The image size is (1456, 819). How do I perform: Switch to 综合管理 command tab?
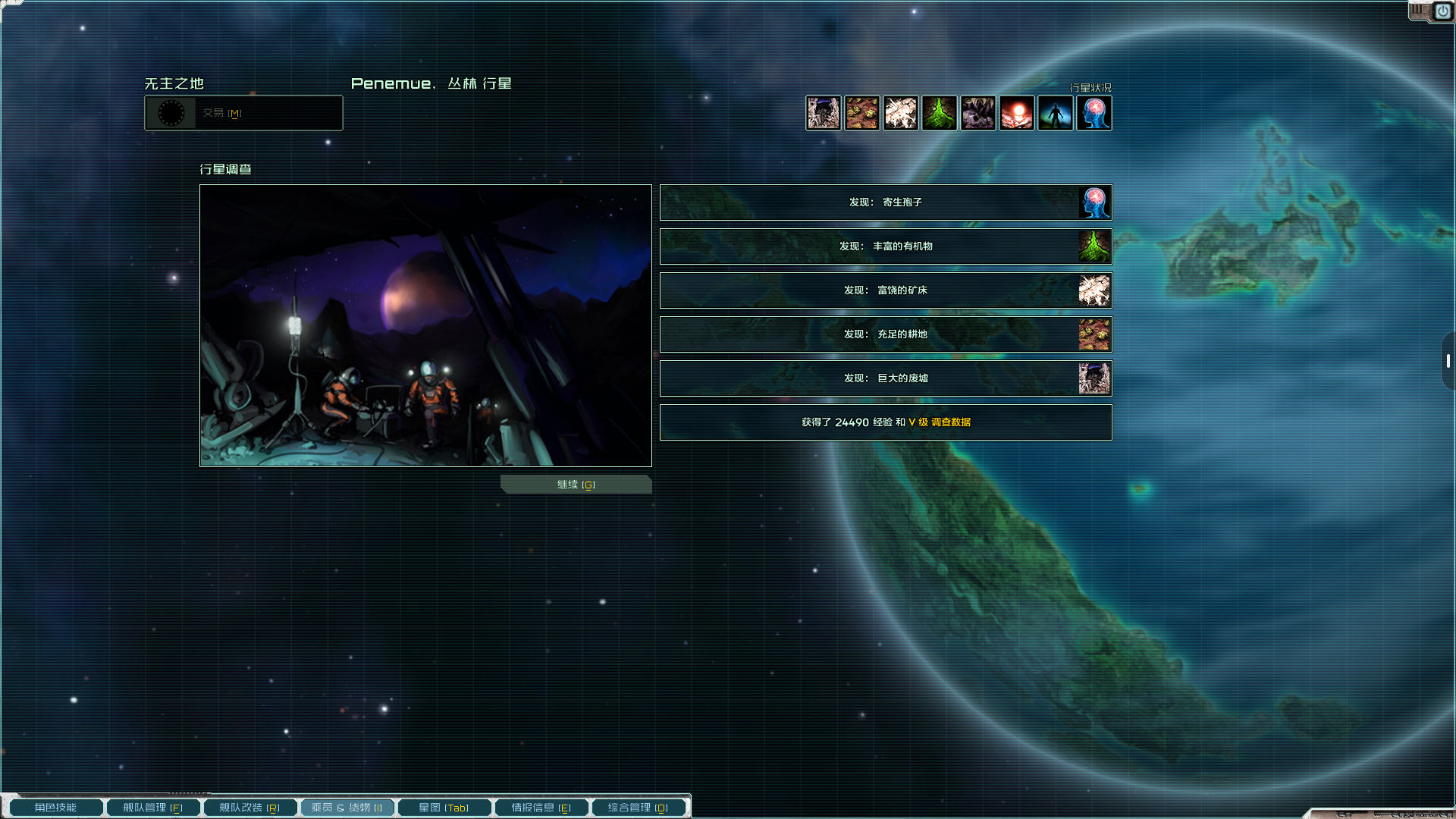click(638, 808)
